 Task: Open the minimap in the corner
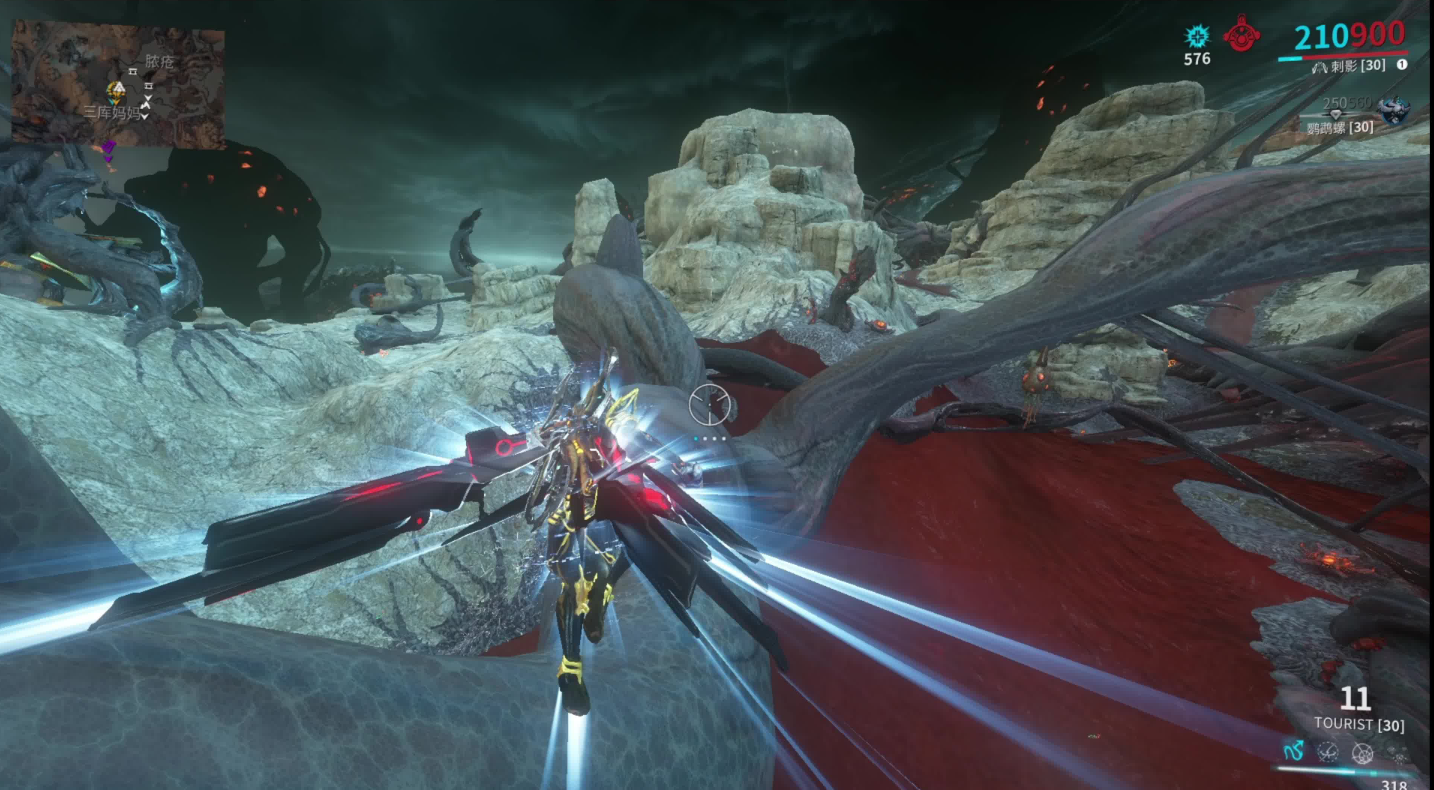tap(118, 87)
